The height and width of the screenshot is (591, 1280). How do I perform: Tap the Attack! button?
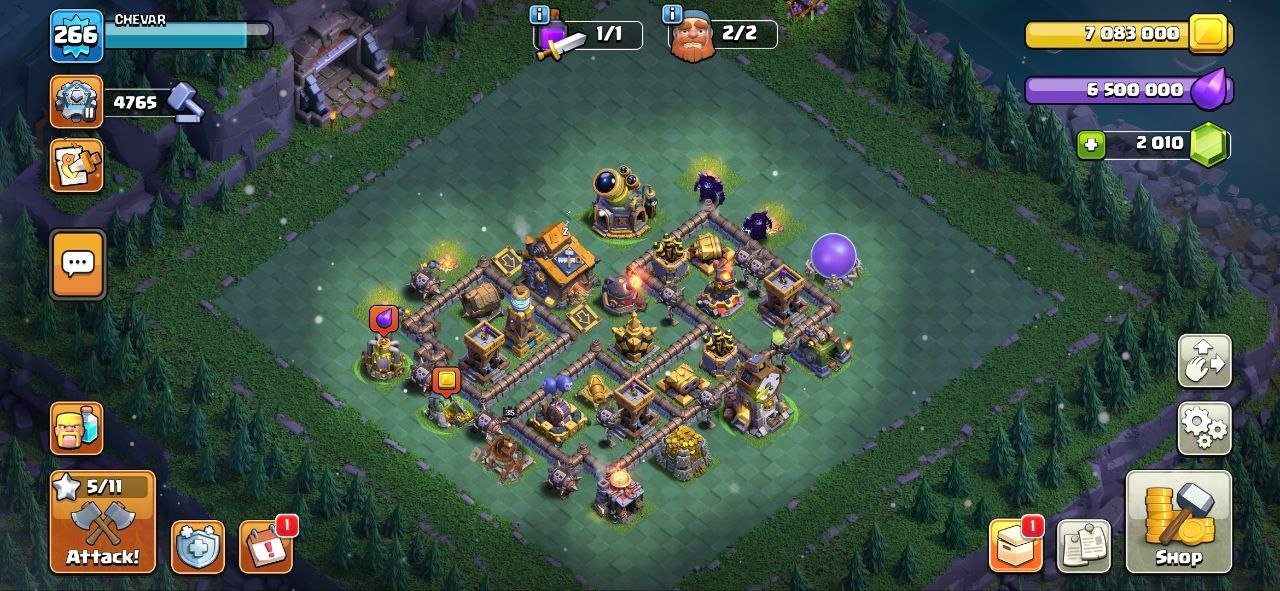[103, 521]
